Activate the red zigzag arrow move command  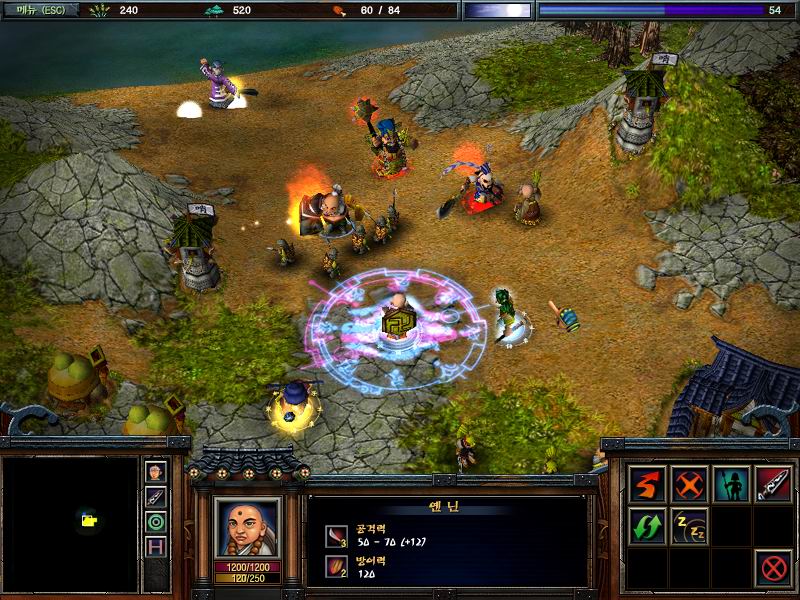(647, 484)
